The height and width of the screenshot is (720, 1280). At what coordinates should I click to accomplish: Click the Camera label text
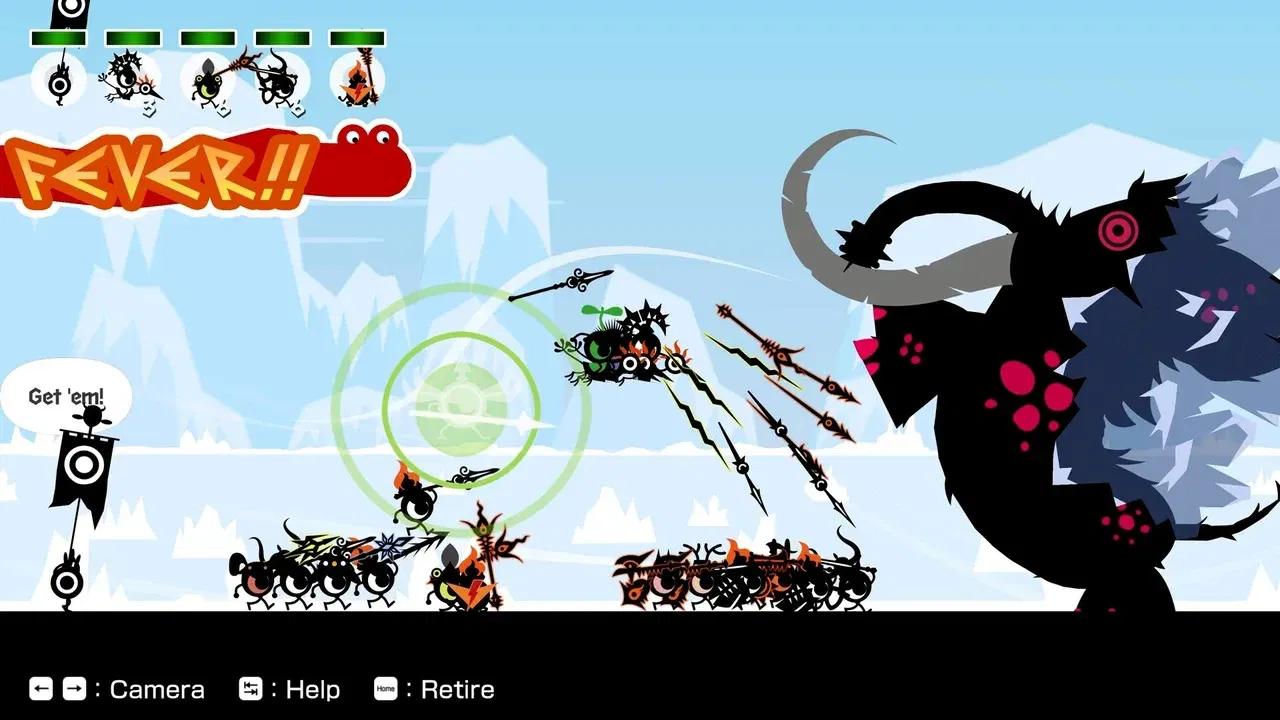pyautogui.click(x=157, y=689)
